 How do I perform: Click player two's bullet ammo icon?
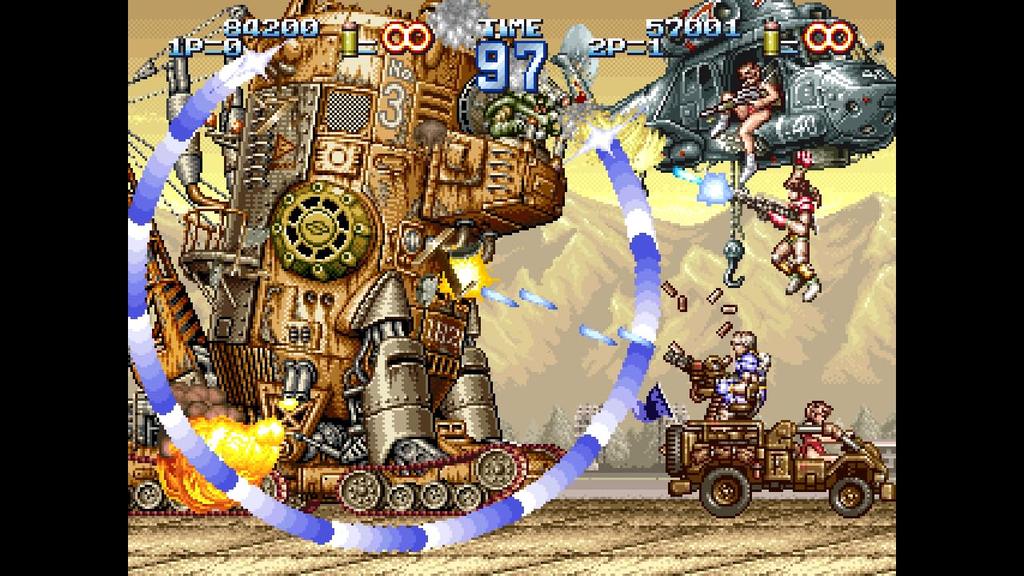point(772,39)
